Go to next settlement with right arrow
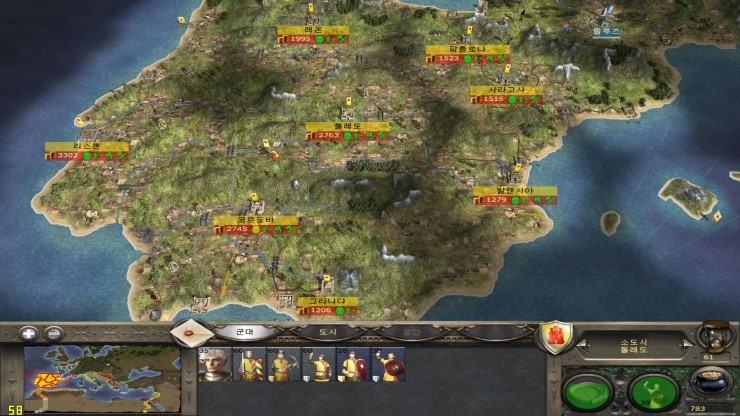 [x=687, y=346]
